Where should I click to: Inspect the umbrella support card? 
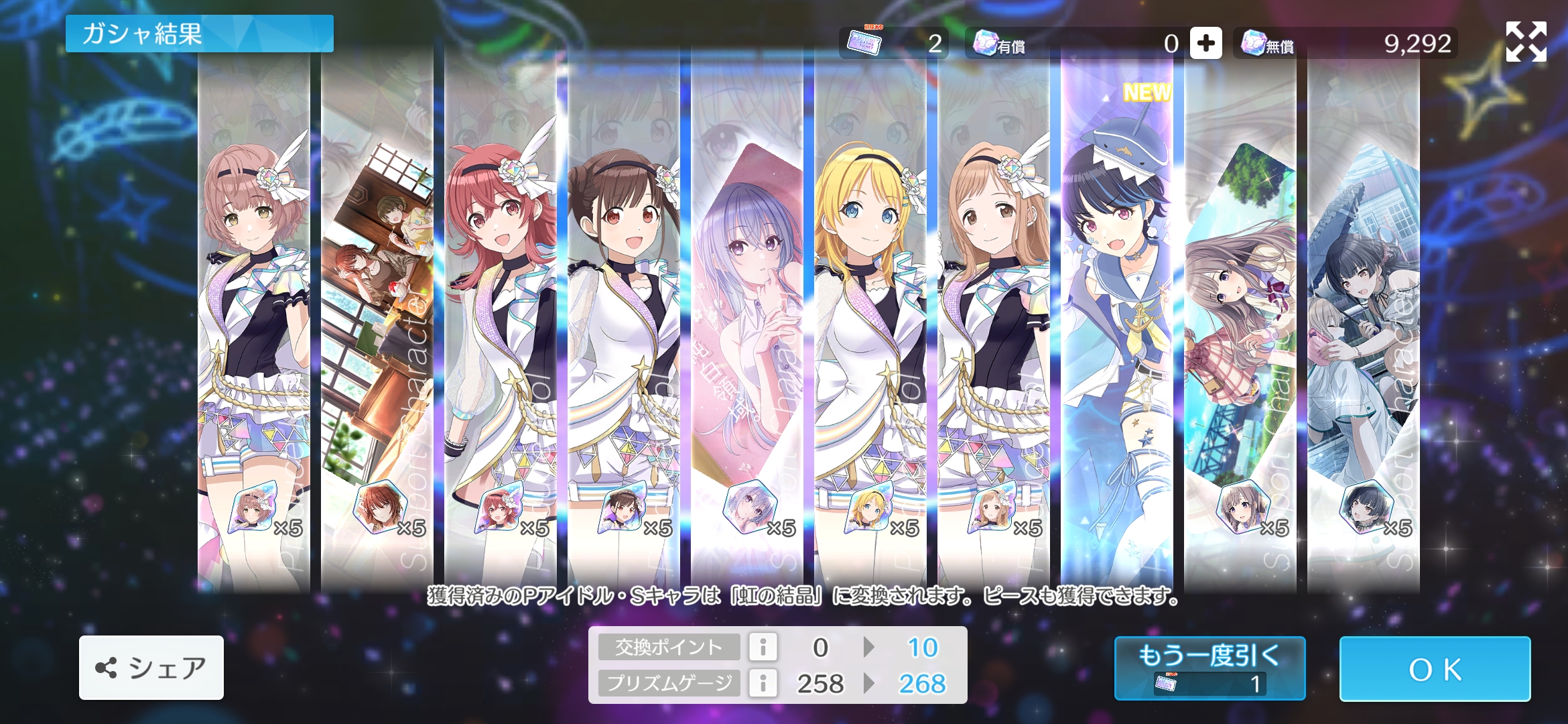[x=1363, y=322]
